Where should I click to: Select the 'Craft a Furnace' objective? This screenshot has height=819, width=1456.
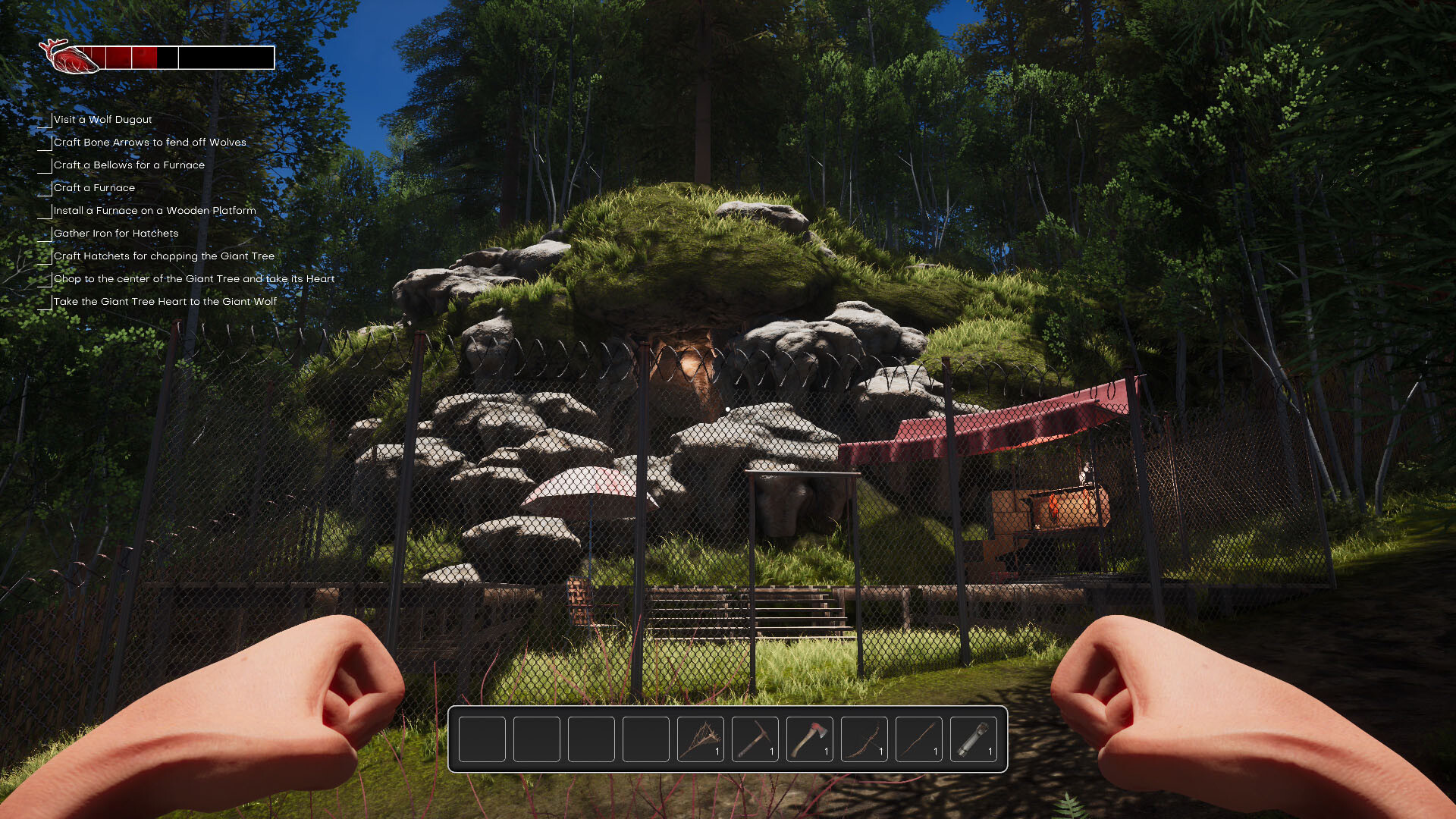click(94, 188)
